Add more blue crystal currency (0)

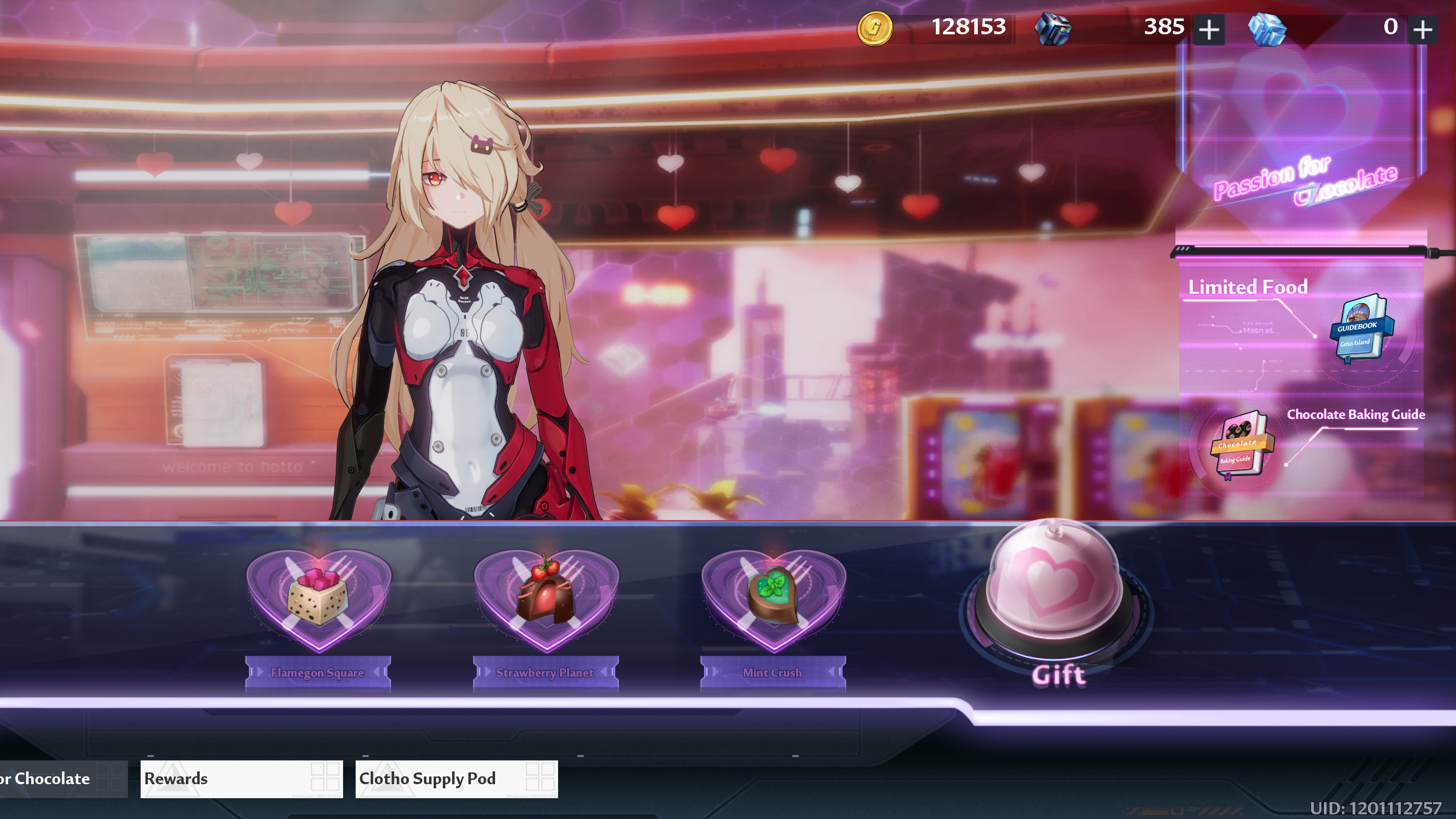tap(1423, 29)
